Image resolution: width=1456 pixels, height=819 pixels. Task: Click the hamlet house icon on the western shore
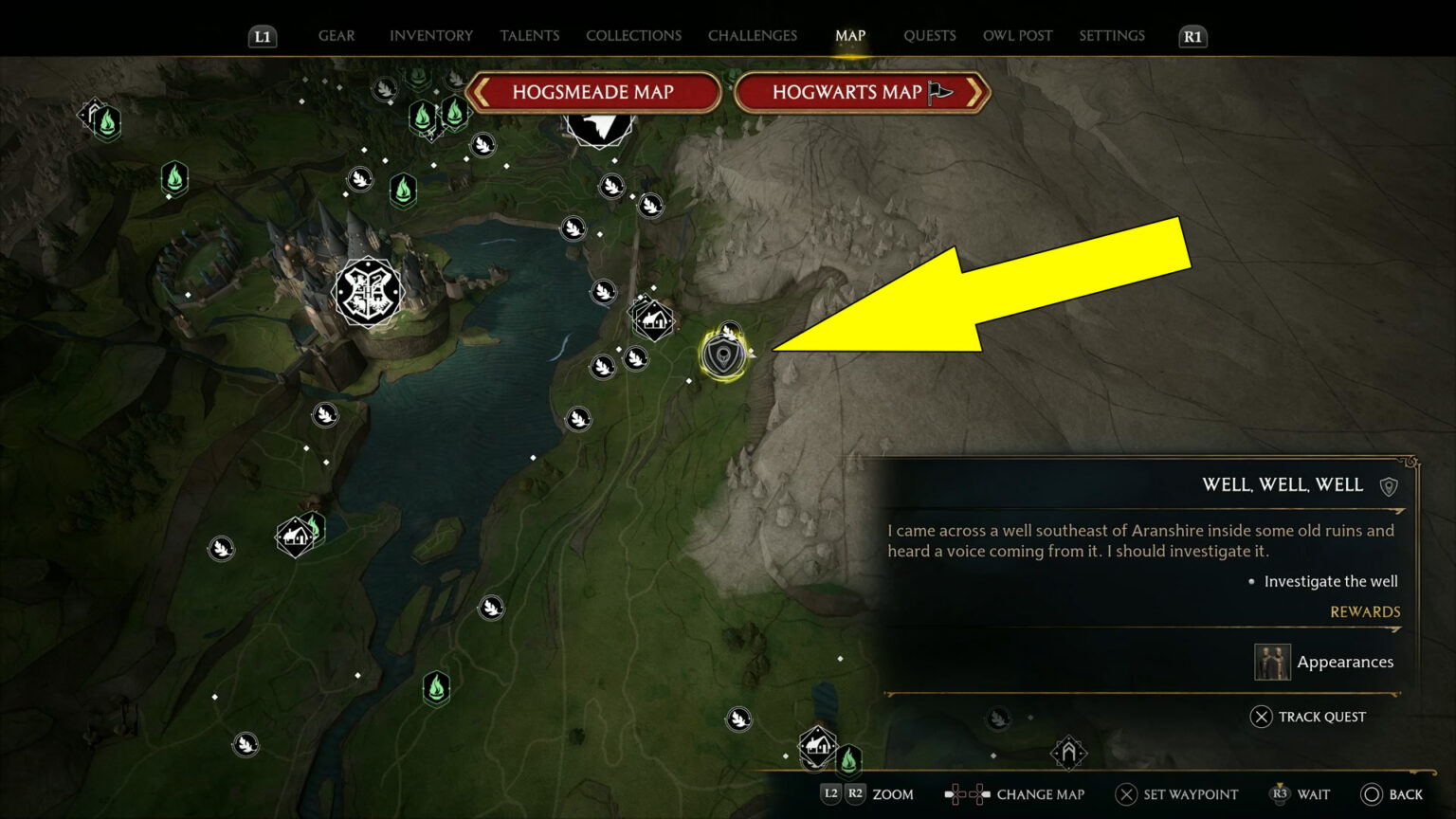297,536
